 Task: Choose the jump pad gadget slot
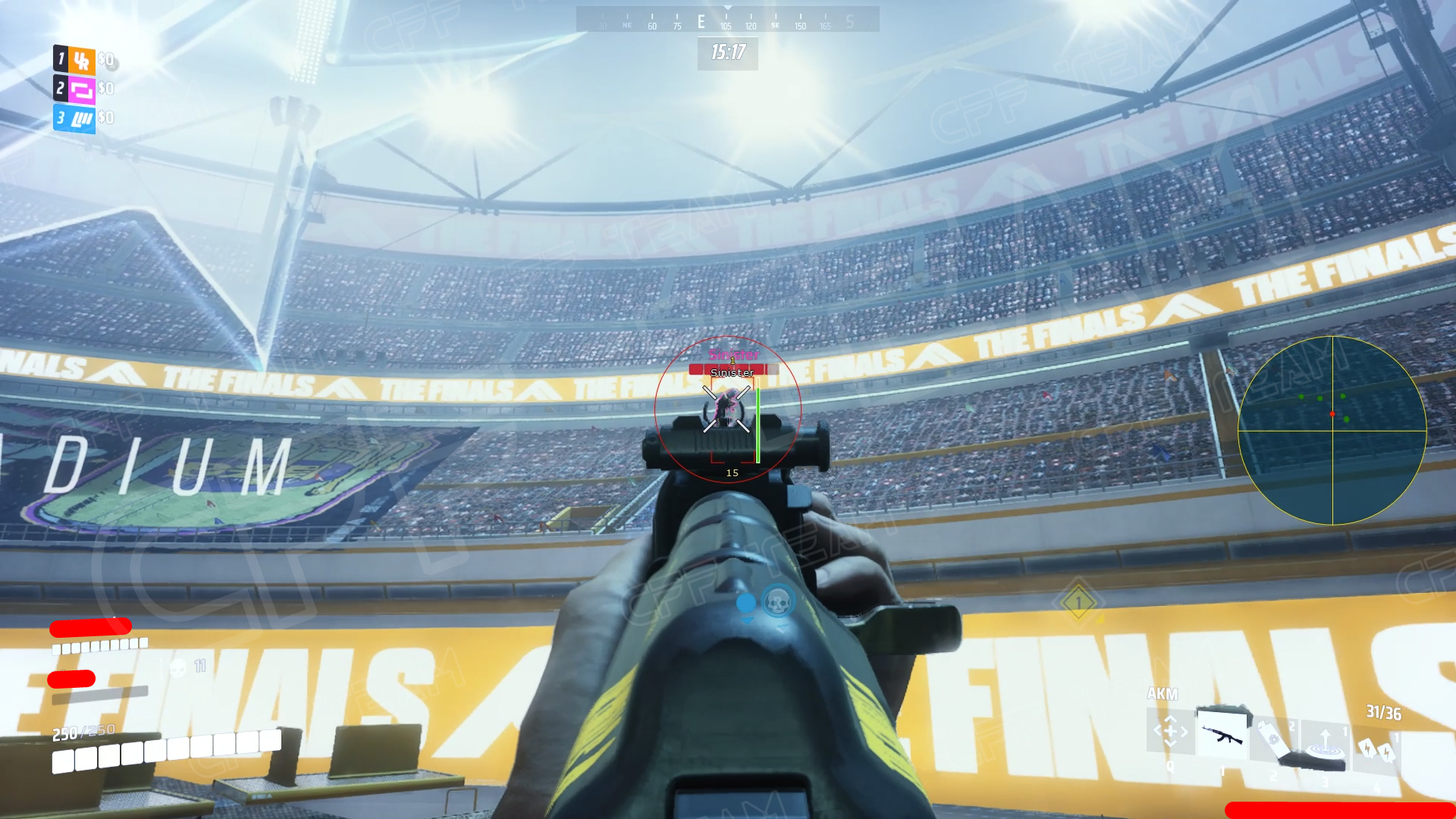[x=1326, y=743]
